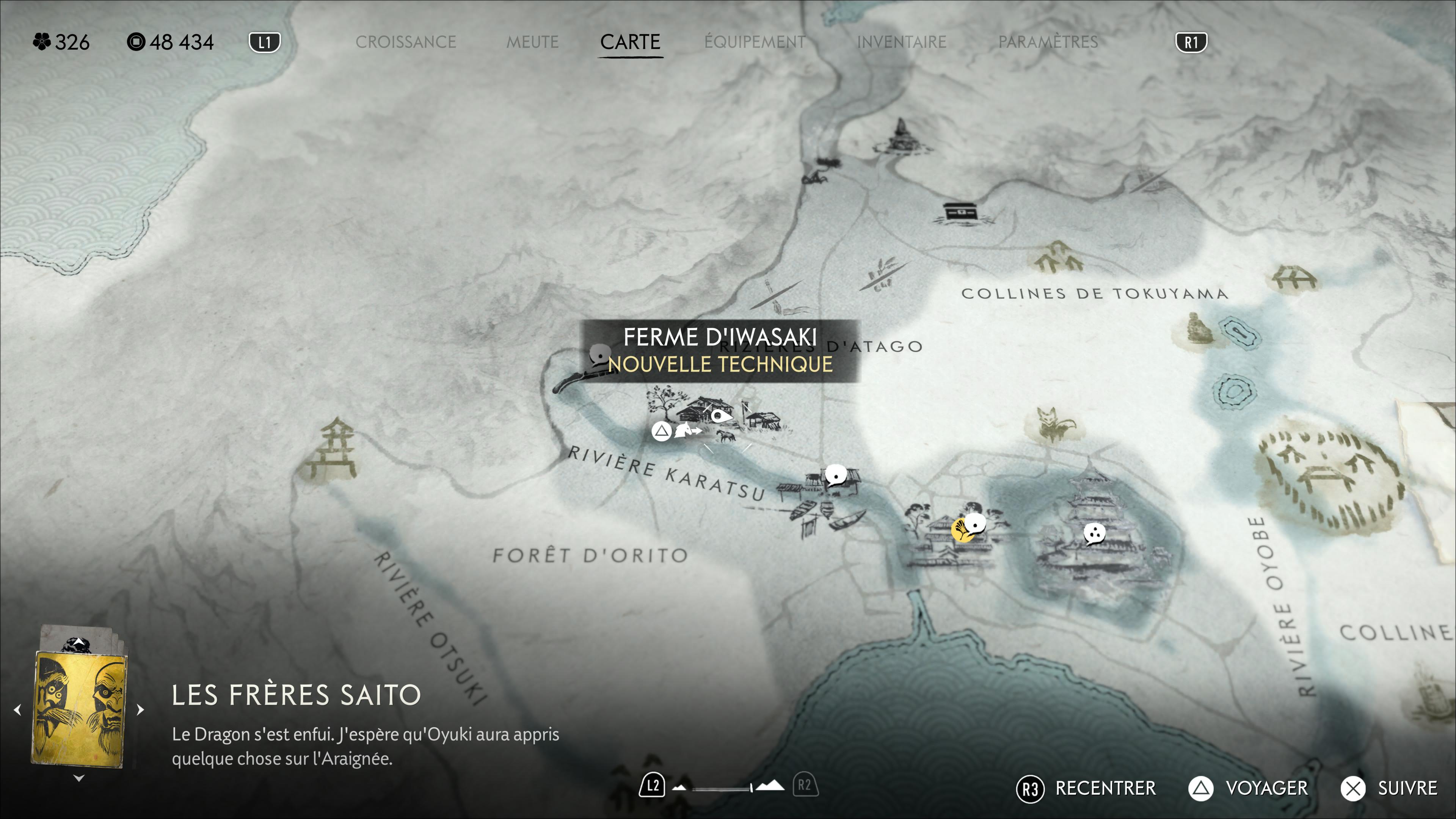This screenshot has width=1456, height=819.
Task: Select the golden ginkgo leaf quest marker
Action: pyautogui.click(x=960, y=530)
